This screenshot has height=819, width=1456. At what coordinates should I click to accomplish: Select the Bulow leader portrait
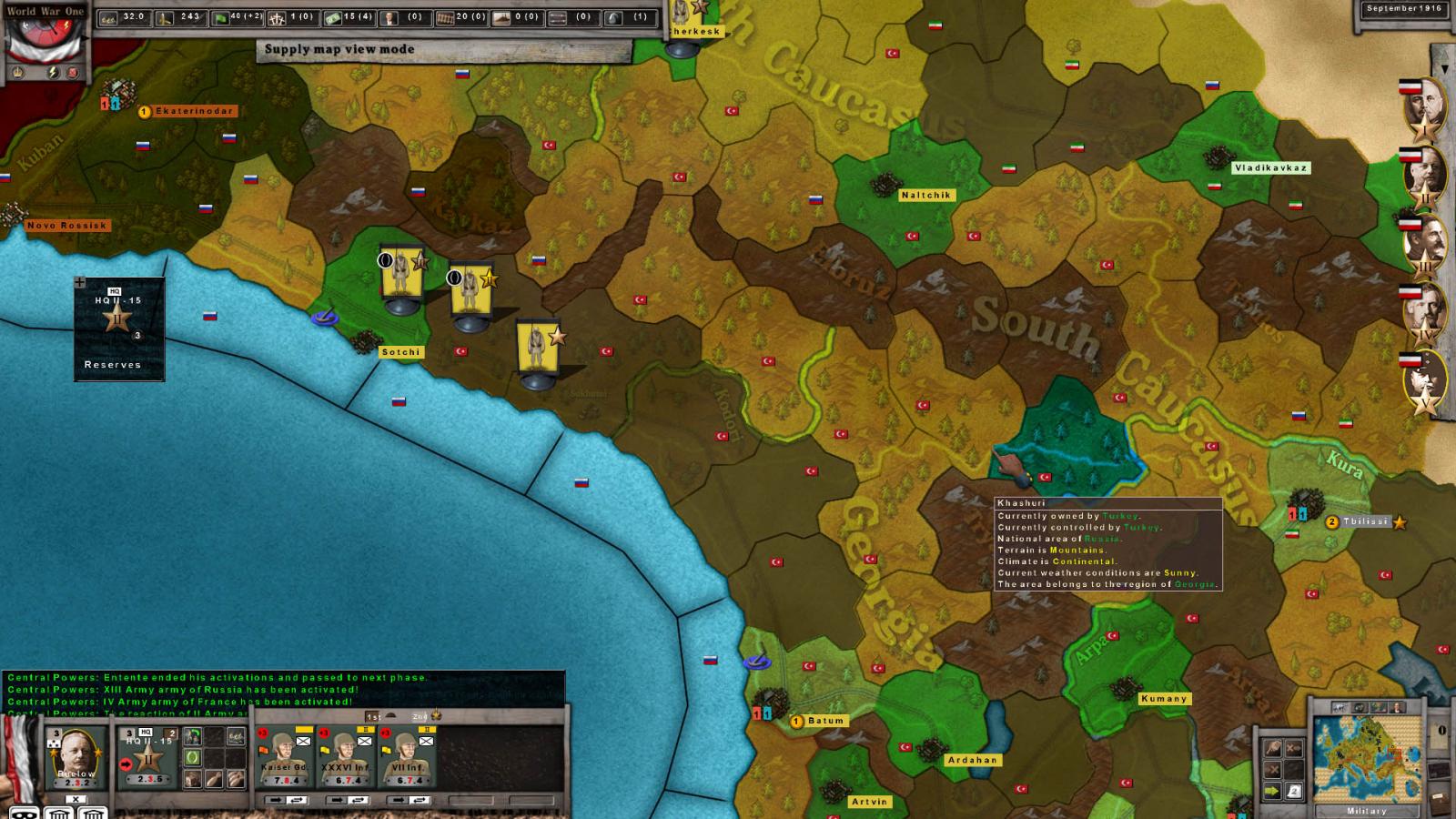click(76, 757)
